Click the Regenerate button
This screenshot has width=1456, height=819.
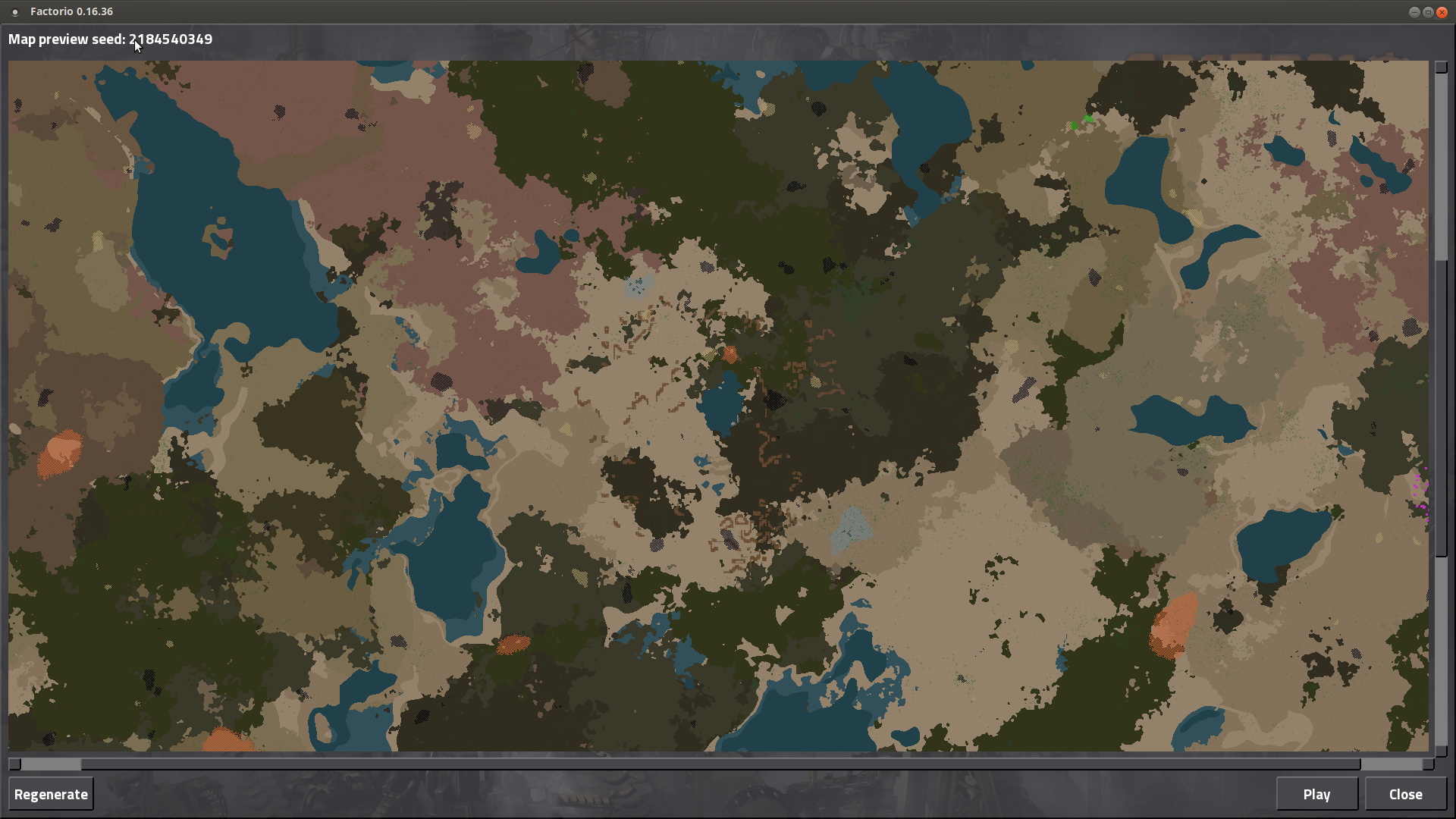coord(50,793)
